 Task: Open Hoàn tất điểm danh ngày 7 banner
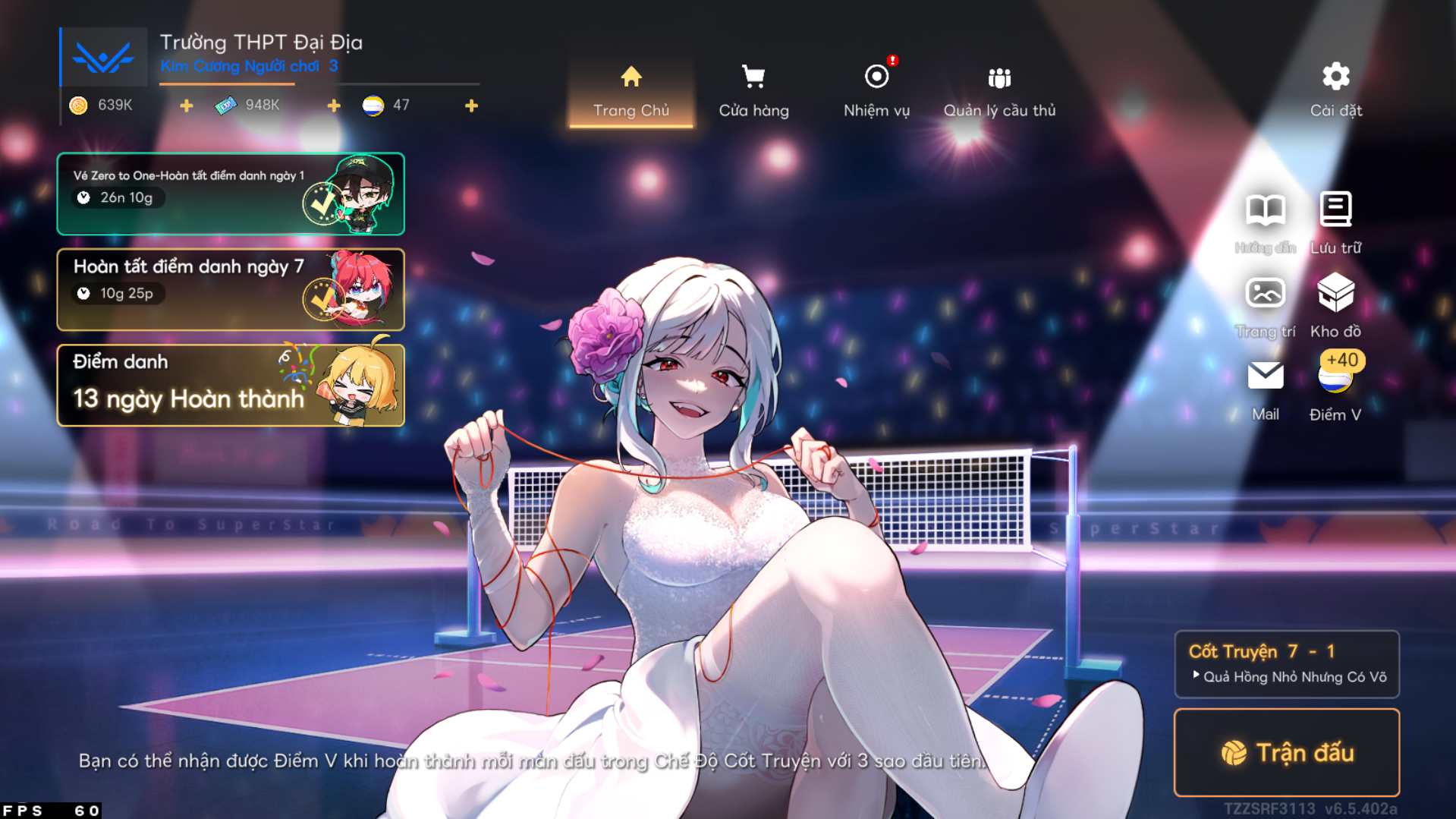pos(231,289)
